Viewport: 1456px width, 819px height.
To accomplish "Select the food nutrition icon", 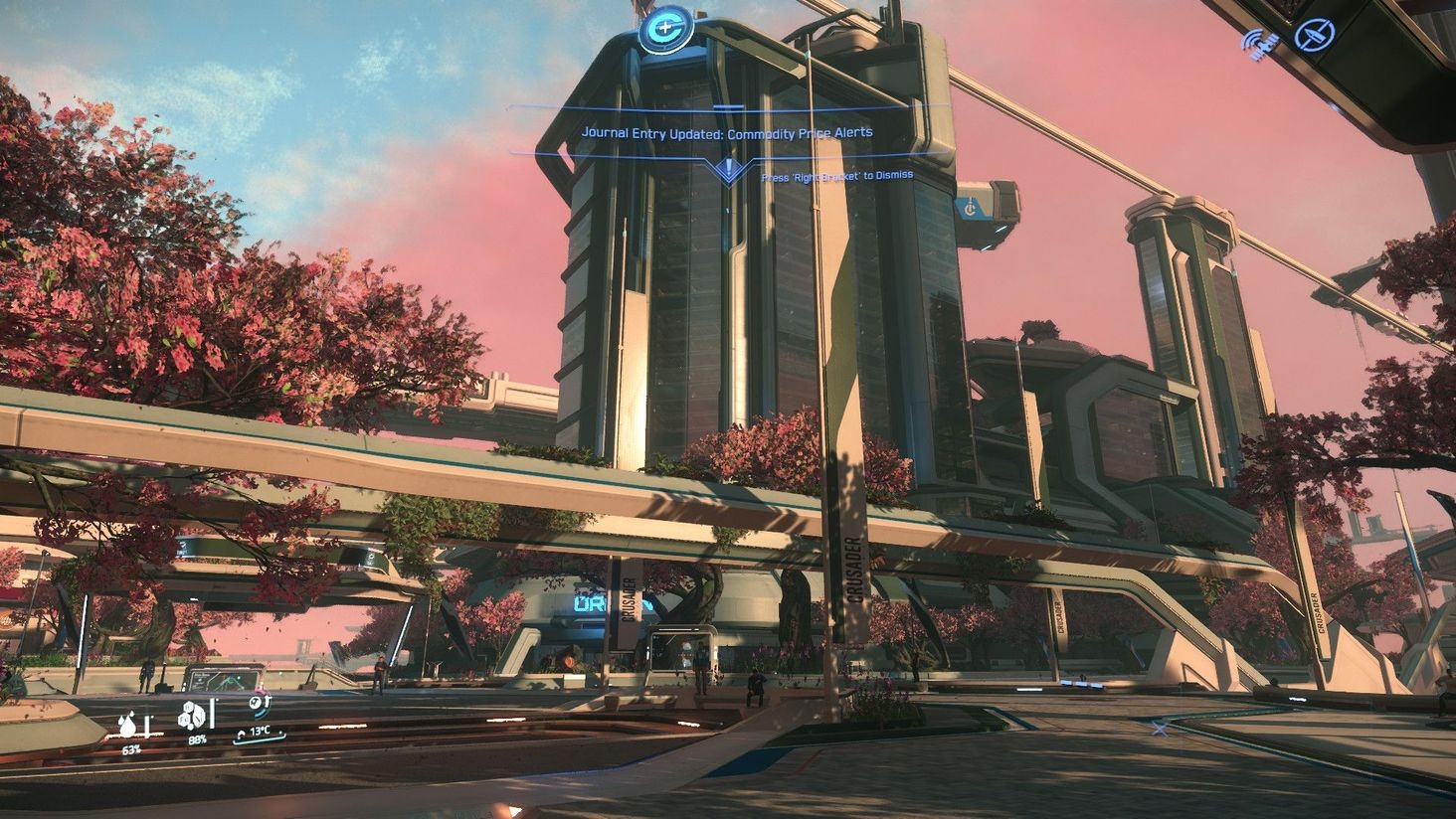I will pyautogui.click(x=193, y=715).
